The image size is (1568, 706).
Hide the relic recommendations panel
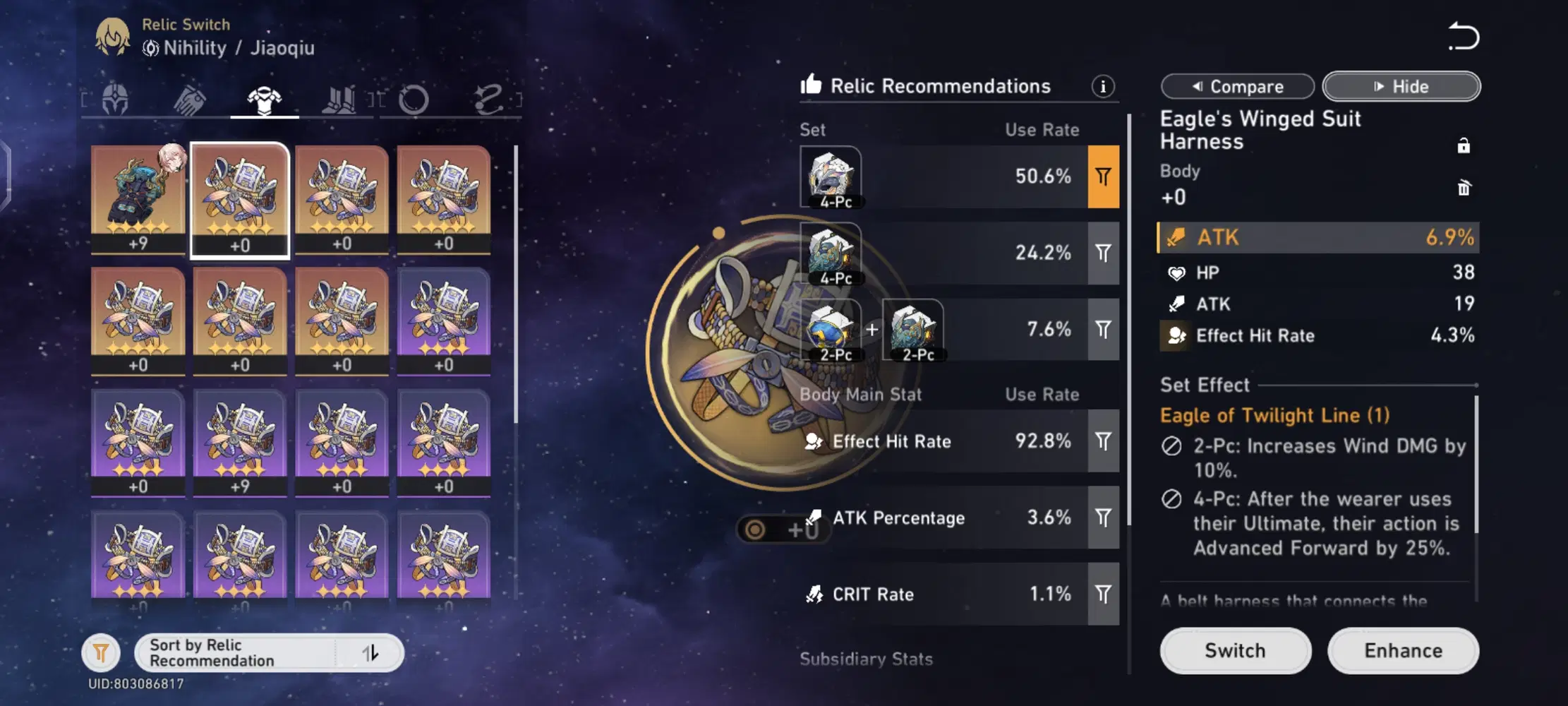(x=1401, y=87)
